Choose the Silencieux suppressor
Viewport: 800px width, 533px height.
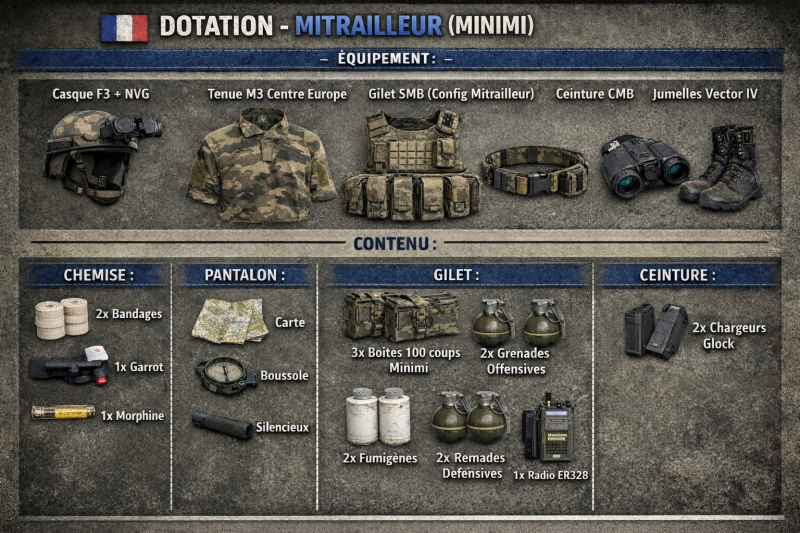pos(222,425)
